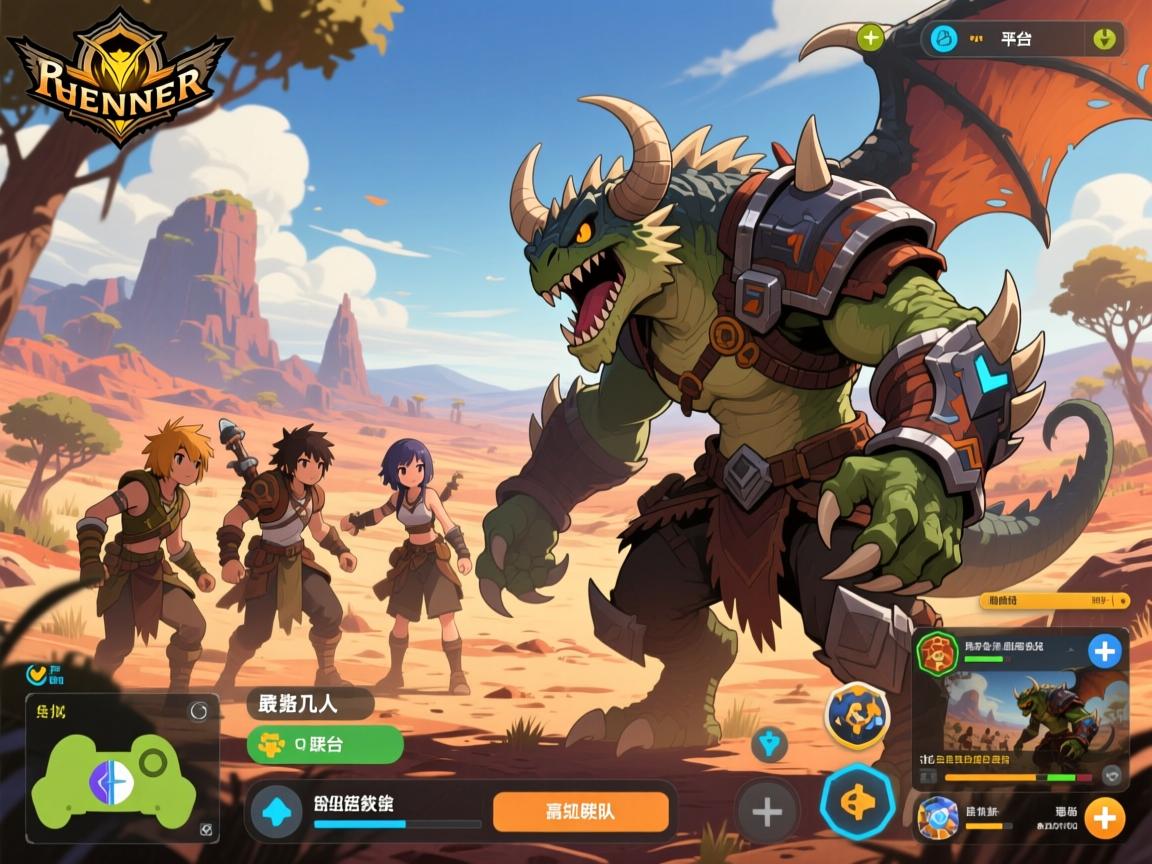
Task: Select the green button with yellow icon
Action: (325, 745)
